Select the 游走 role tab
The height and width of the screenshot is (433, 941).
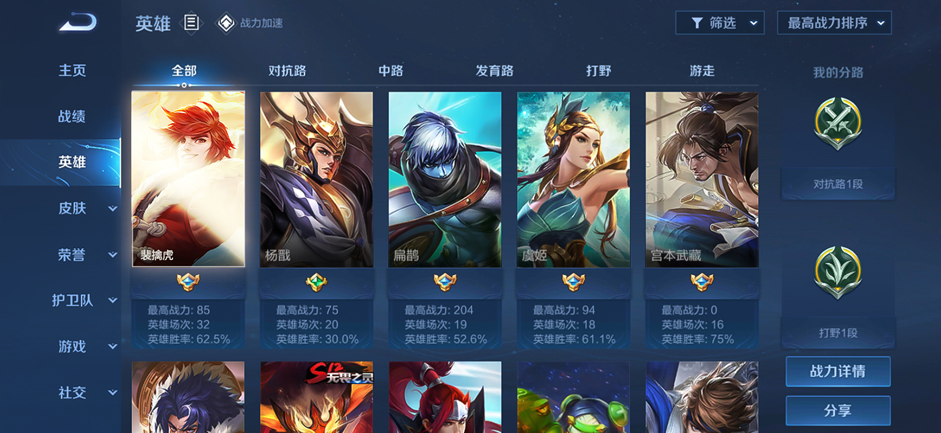[702, 71]
